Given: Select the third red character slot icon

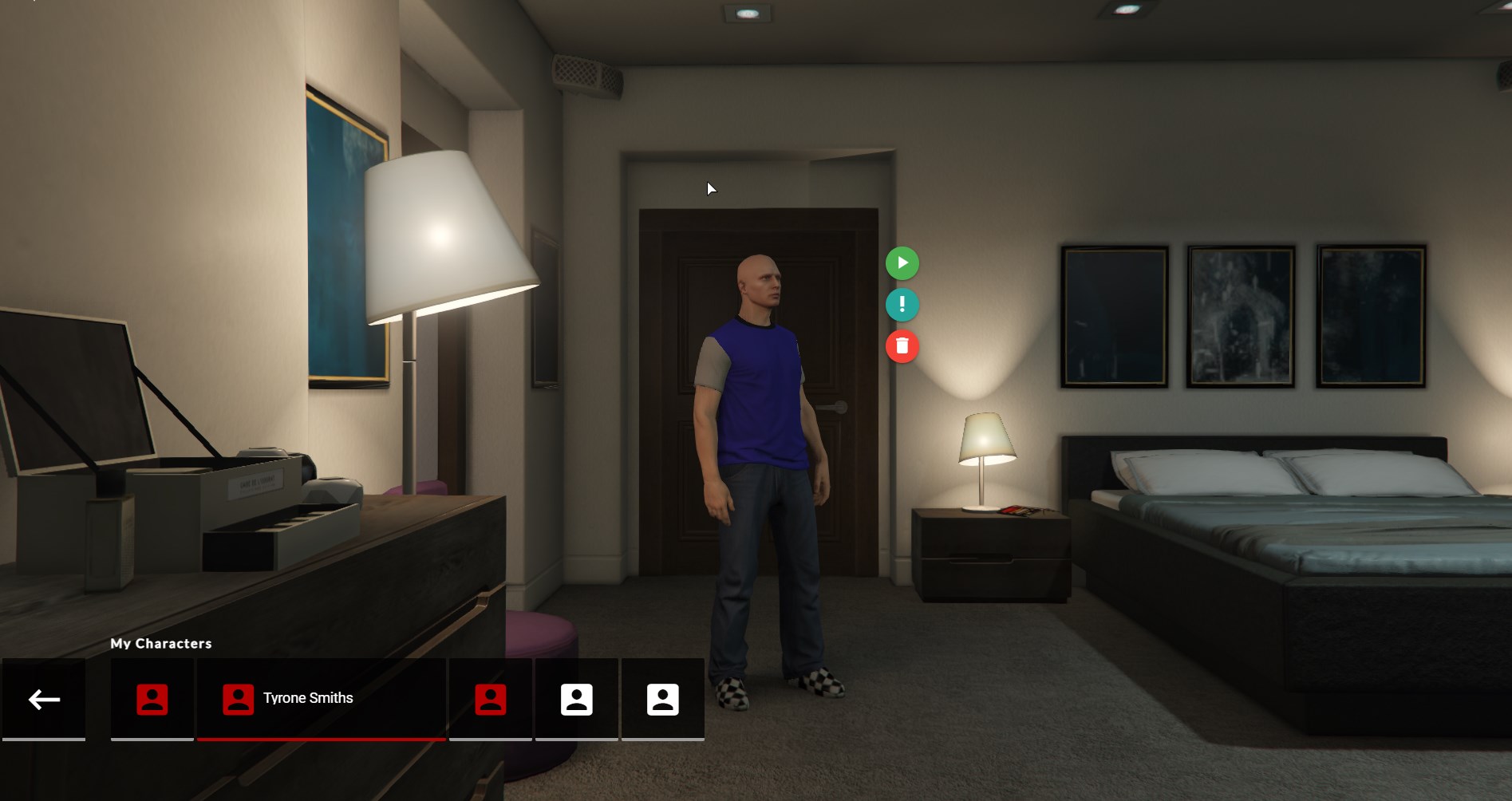Looking at the screenshot, I should click(490, 698).
